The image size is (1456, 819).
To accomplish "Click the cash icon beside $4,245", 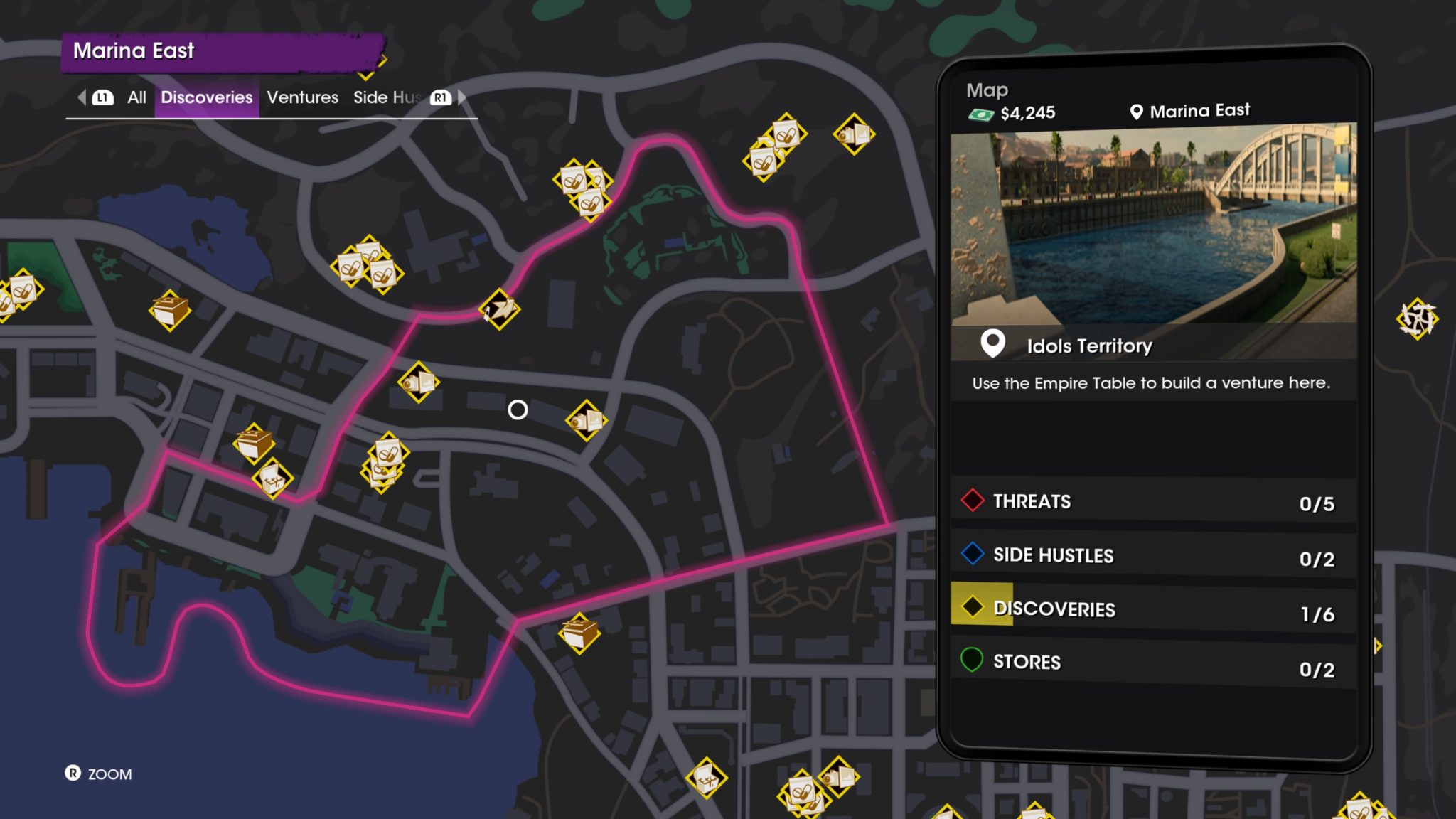I will click(x=981, y=112).
